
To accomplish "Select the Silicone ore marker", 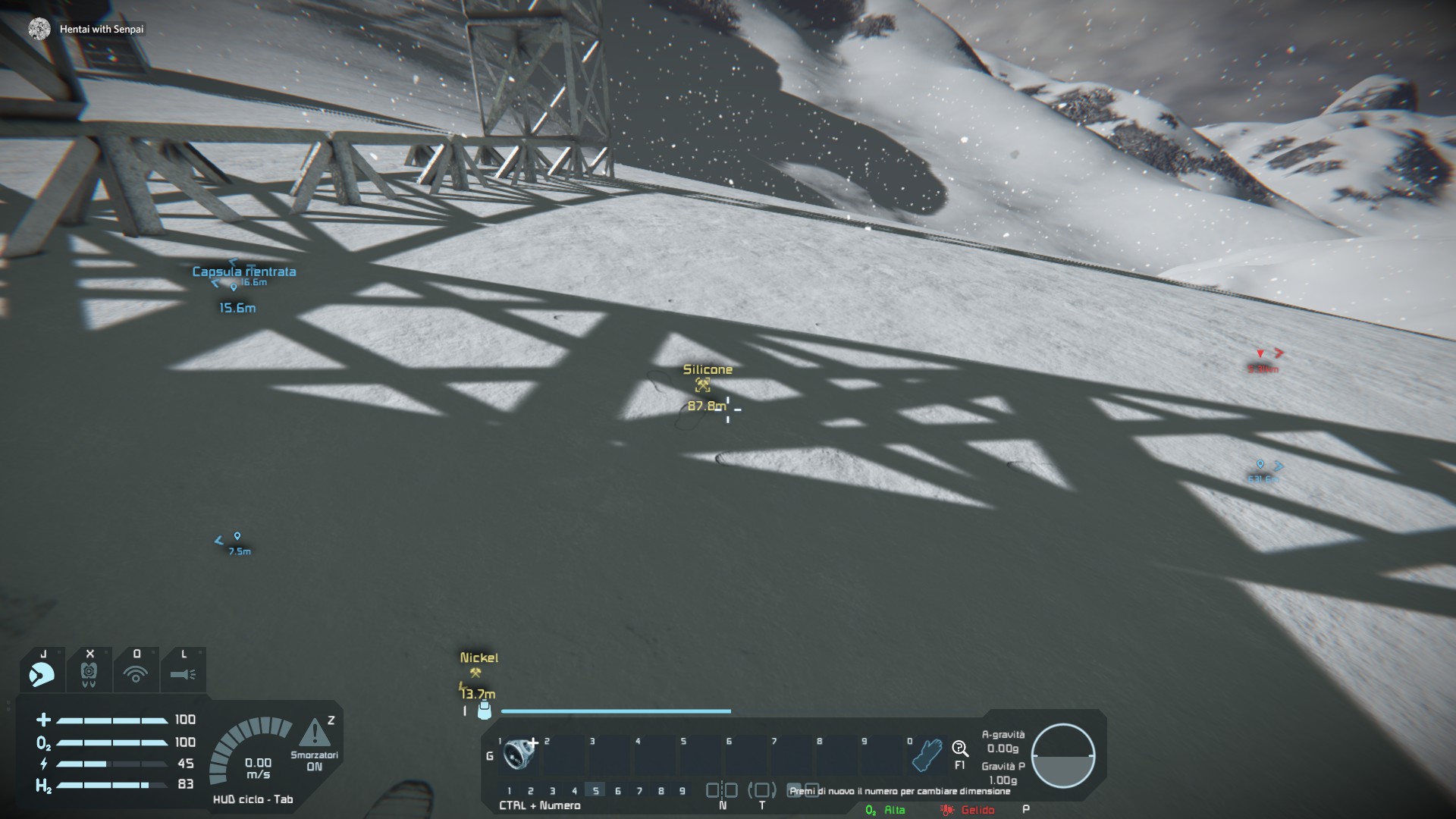I will (704, 386).
